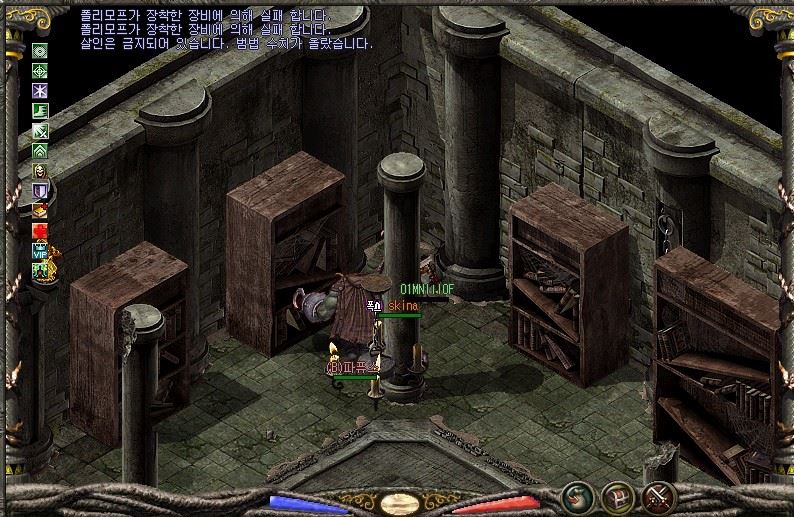Click the green crosshair buff icon
Image resolution: width=794 pixels, height=517 pixels.
tap(40, 71)
